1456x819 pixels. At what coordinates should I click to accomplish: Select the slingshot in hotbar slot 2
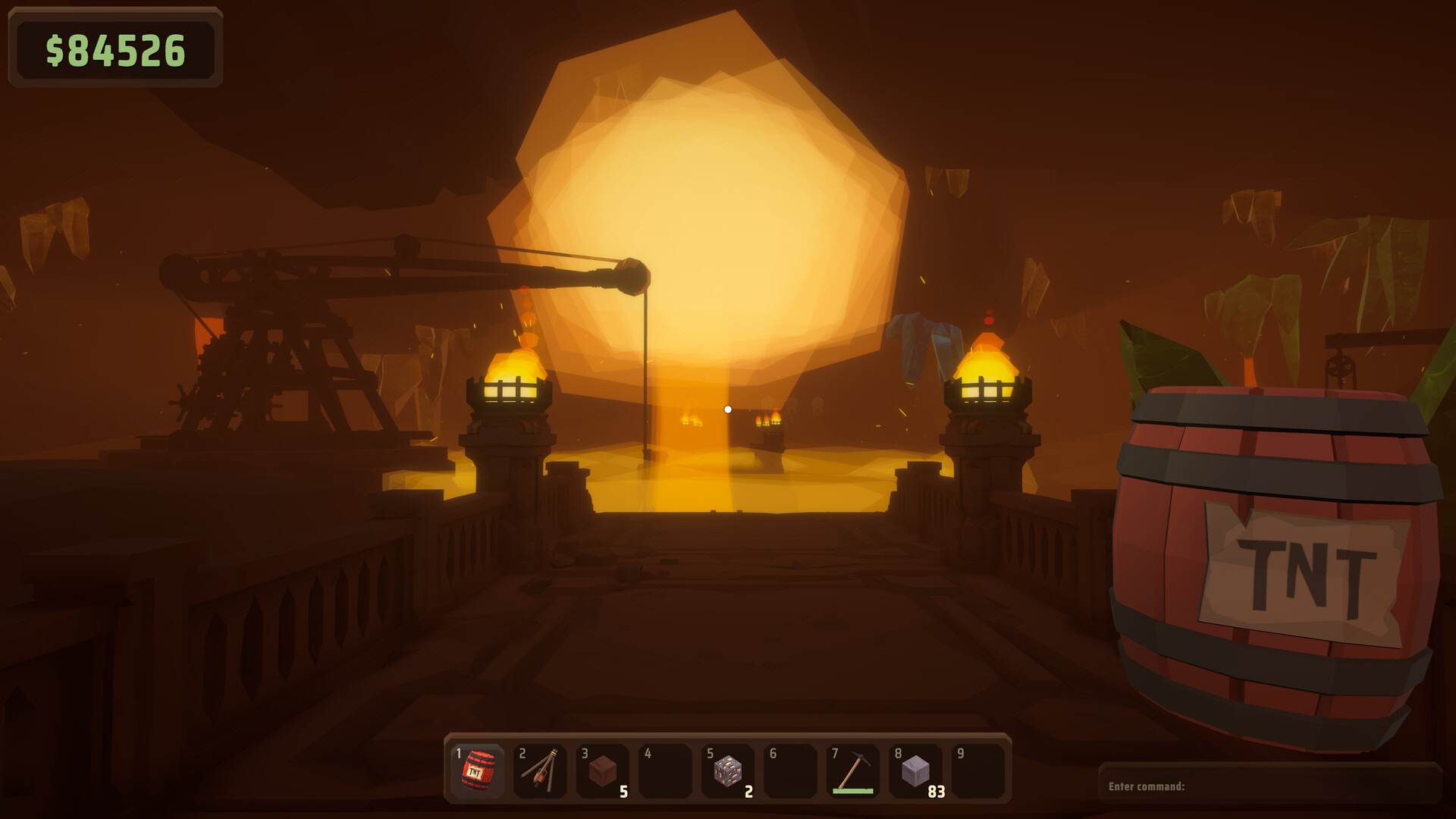[540, 773]
